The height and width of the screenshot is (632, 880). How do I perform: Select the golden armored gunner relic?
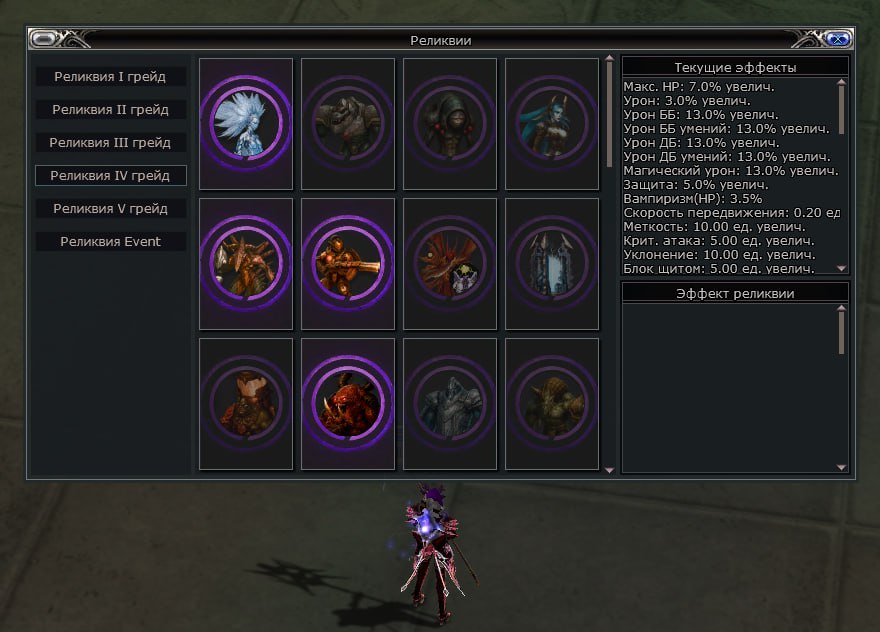(348, 264)
